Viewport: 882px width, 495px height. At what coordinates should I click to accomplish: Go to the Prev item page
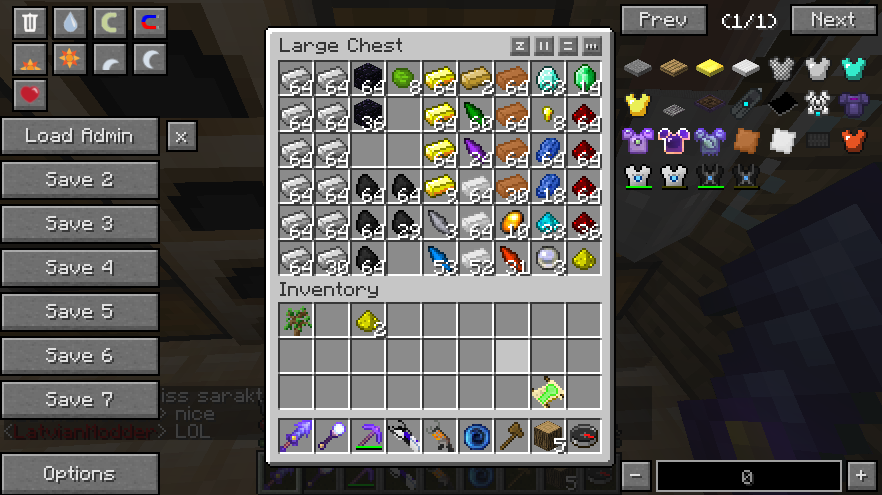pos(663,20)
